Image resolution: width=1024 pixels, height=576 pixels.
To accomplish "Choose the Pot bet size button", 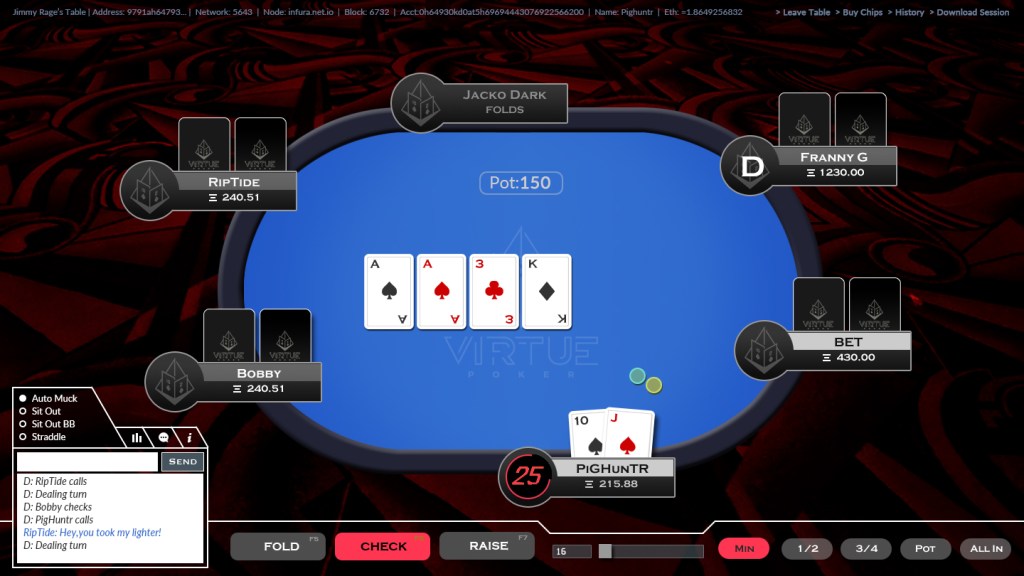I will click(x=925, y=548).
